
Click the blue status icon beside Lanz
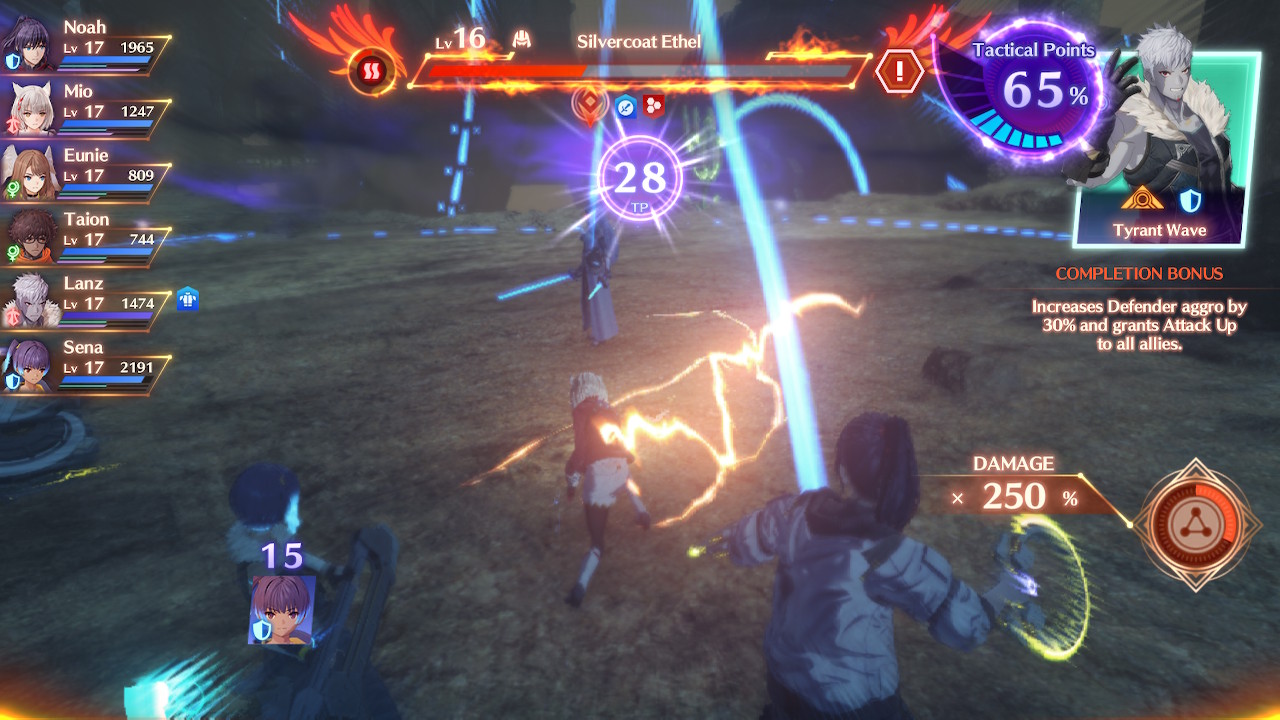coord(188,298)
